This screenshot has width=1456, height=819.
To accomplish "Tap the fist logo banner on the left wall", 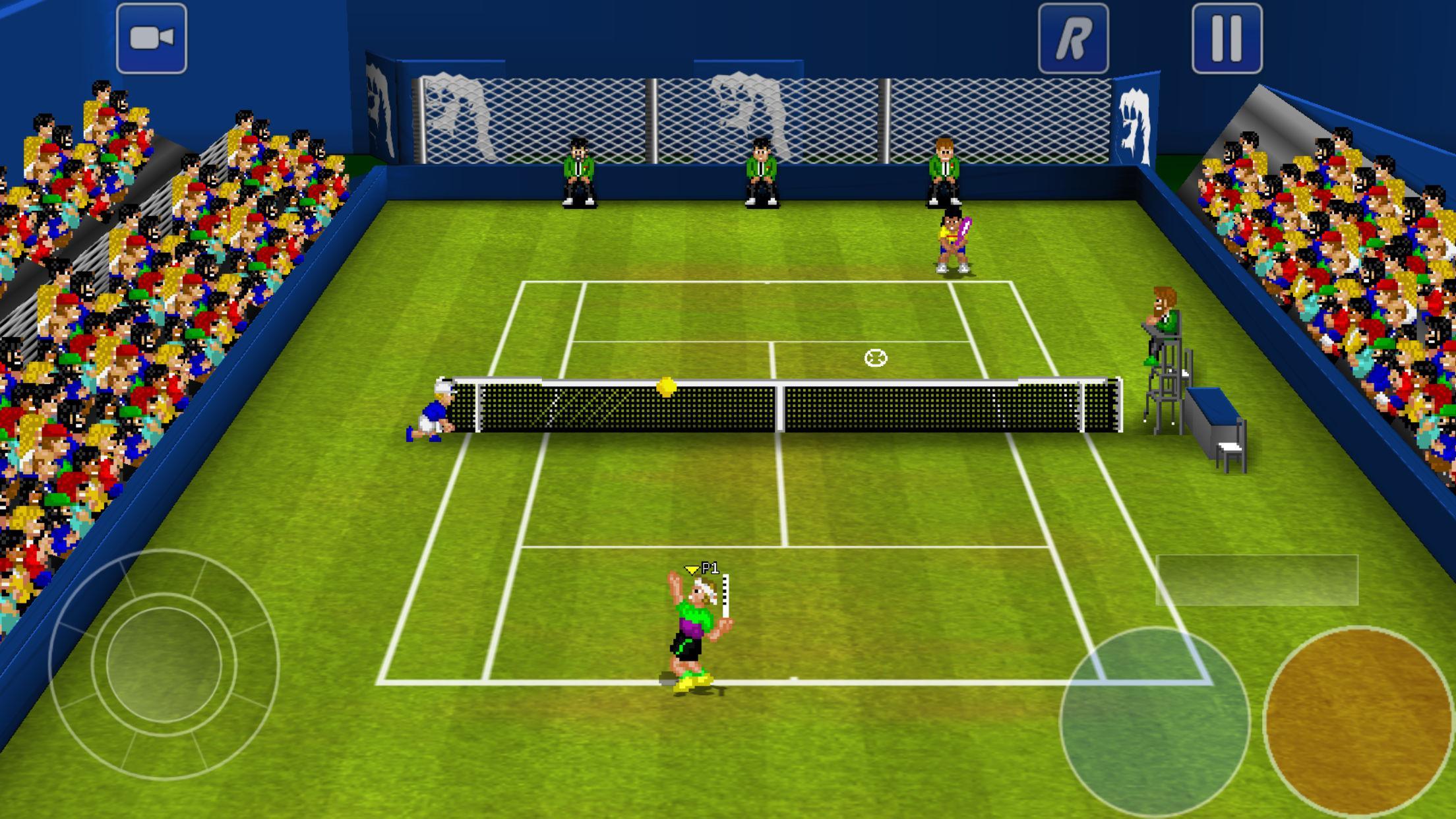I will (x=380, y=106).
